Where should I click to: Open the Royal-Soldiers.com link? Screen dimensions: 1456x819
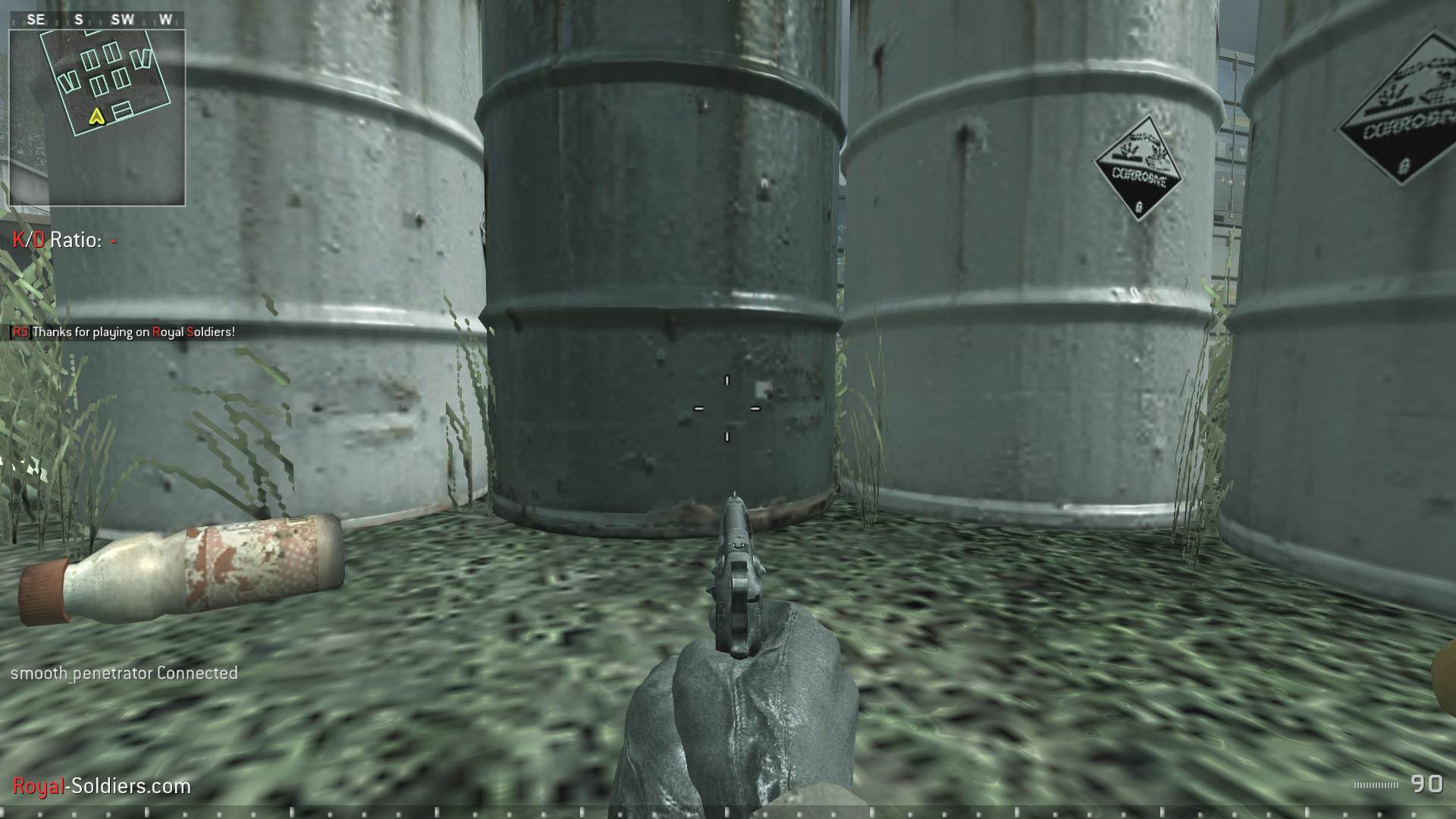(99, 786)
